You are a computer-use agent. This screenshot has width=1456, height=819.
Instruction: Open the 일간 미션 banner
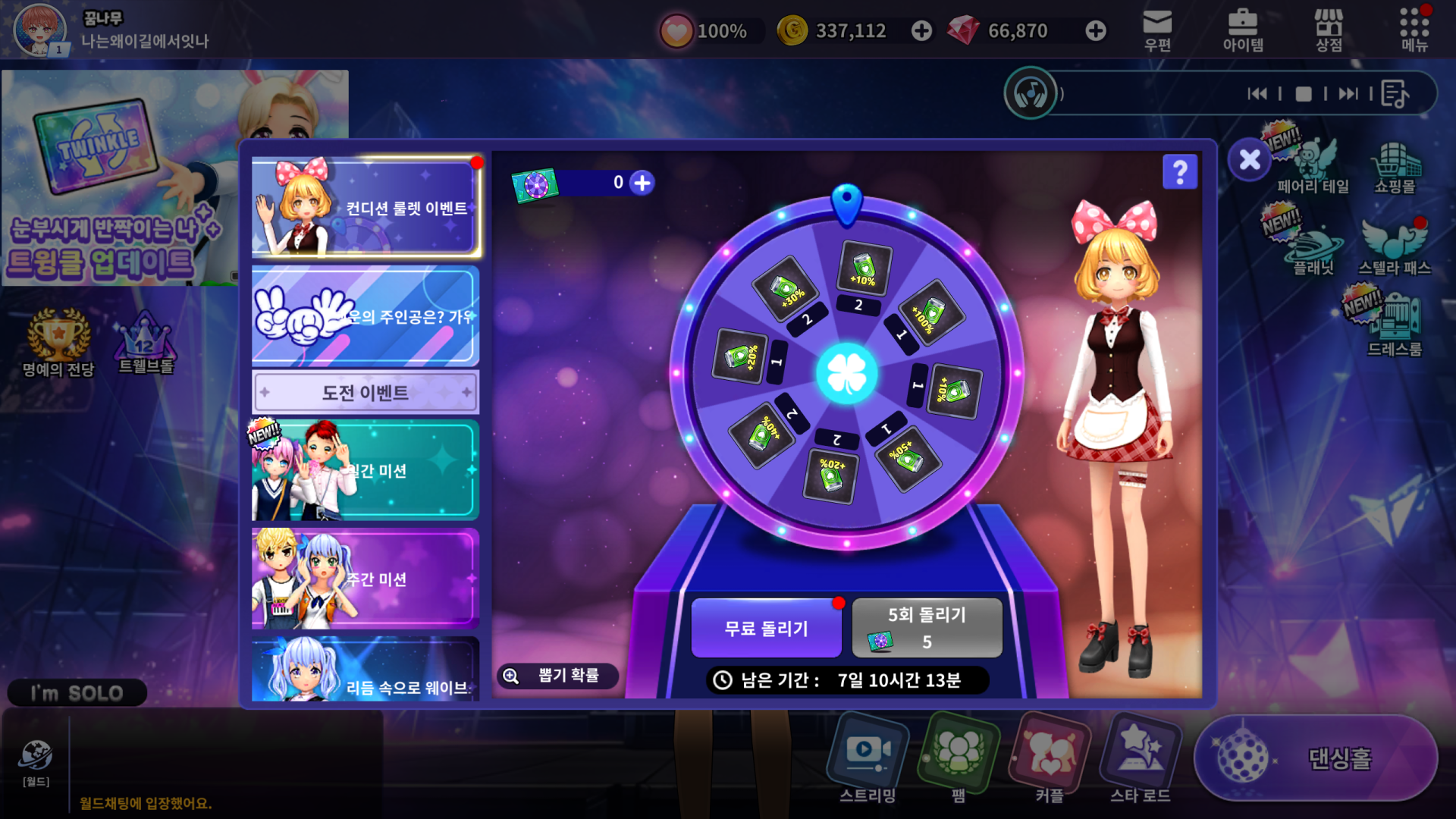pos(366,470)
